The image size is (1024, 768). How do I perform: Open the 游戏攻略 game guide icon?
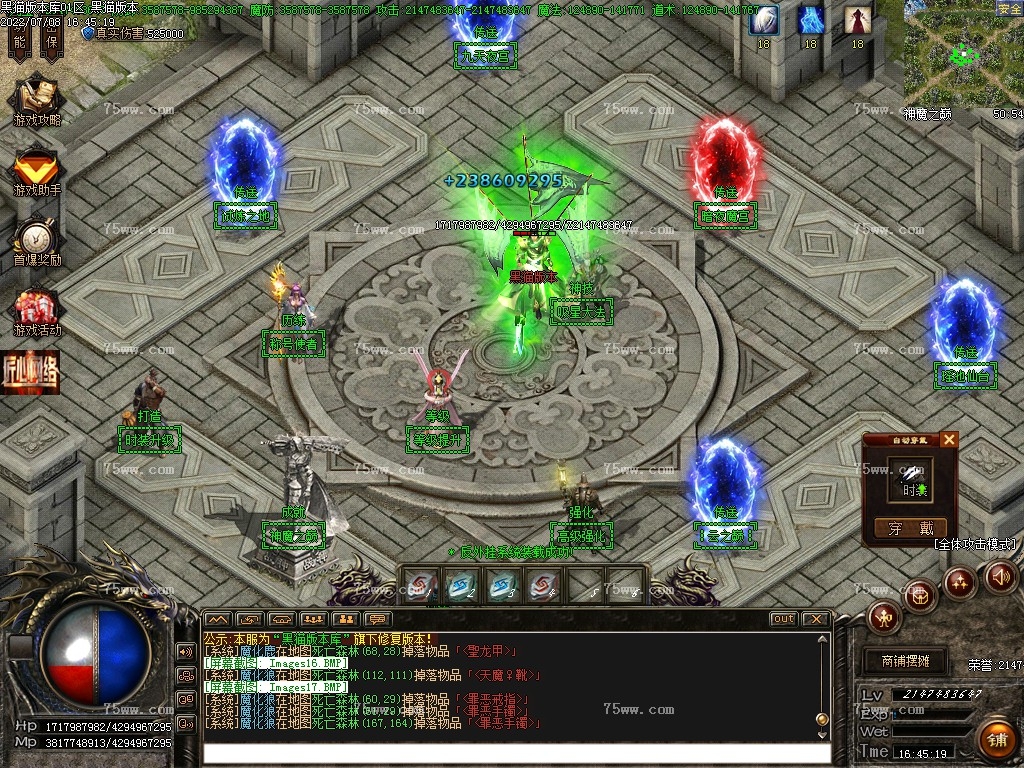pos(37,98)
